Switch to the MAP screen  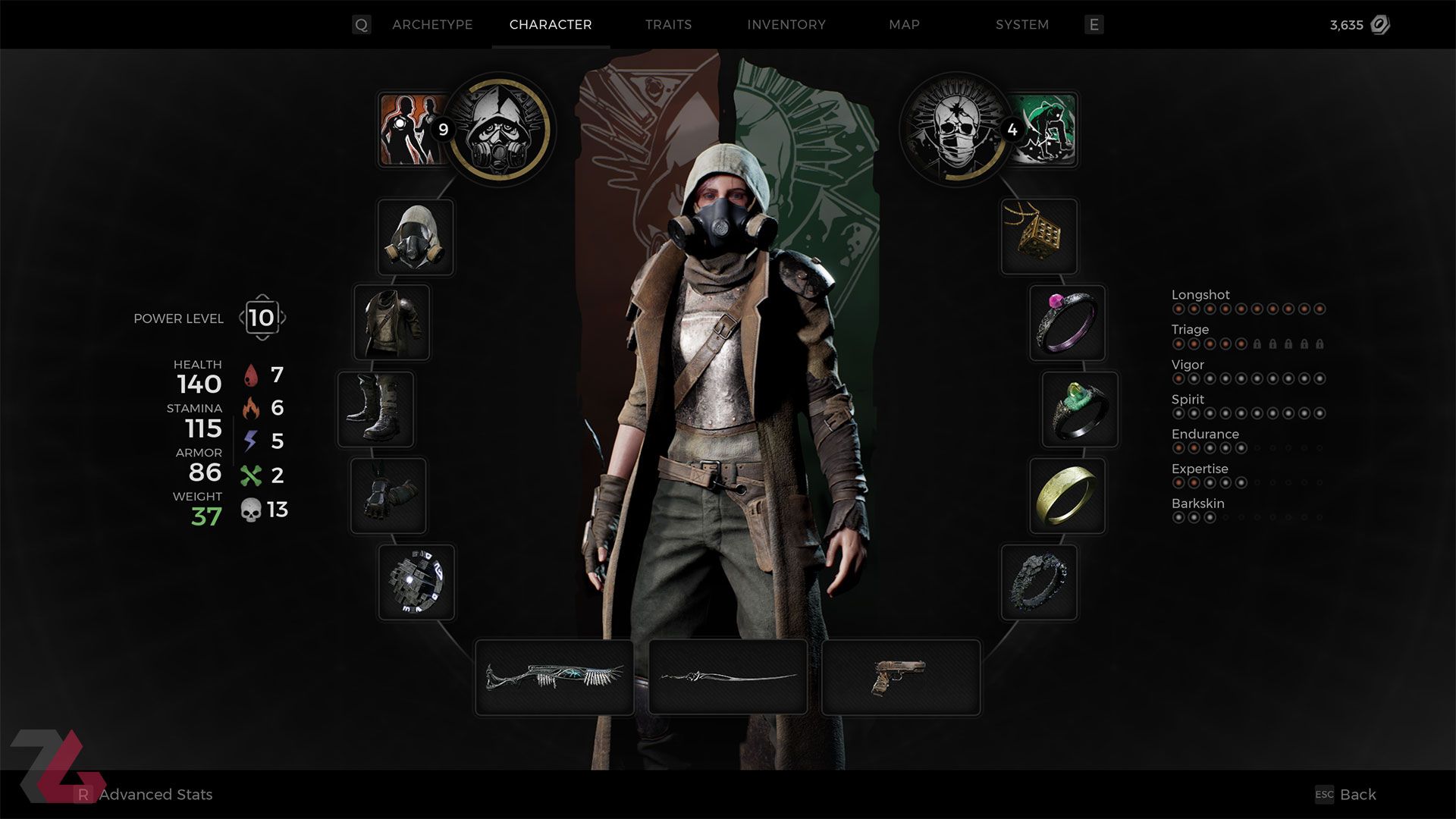click(x=902, y=24)
